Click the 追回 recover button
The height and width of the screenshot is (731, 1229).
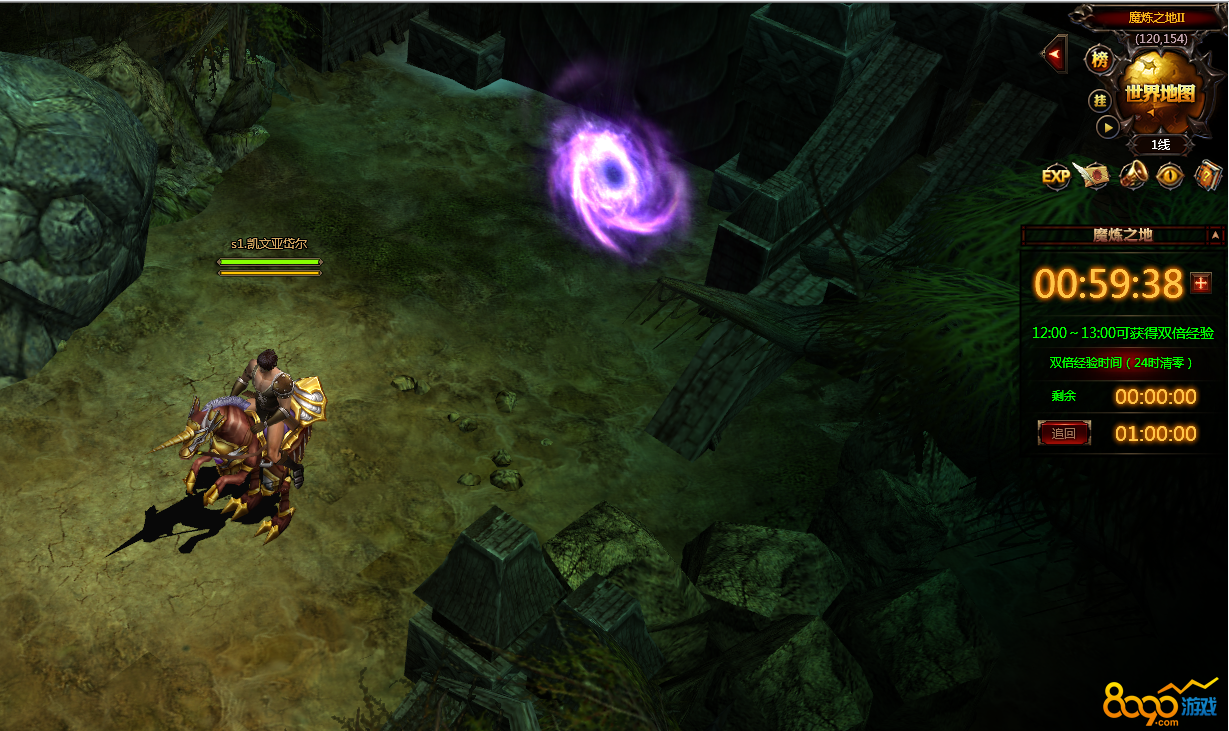tap(1064, 433)
